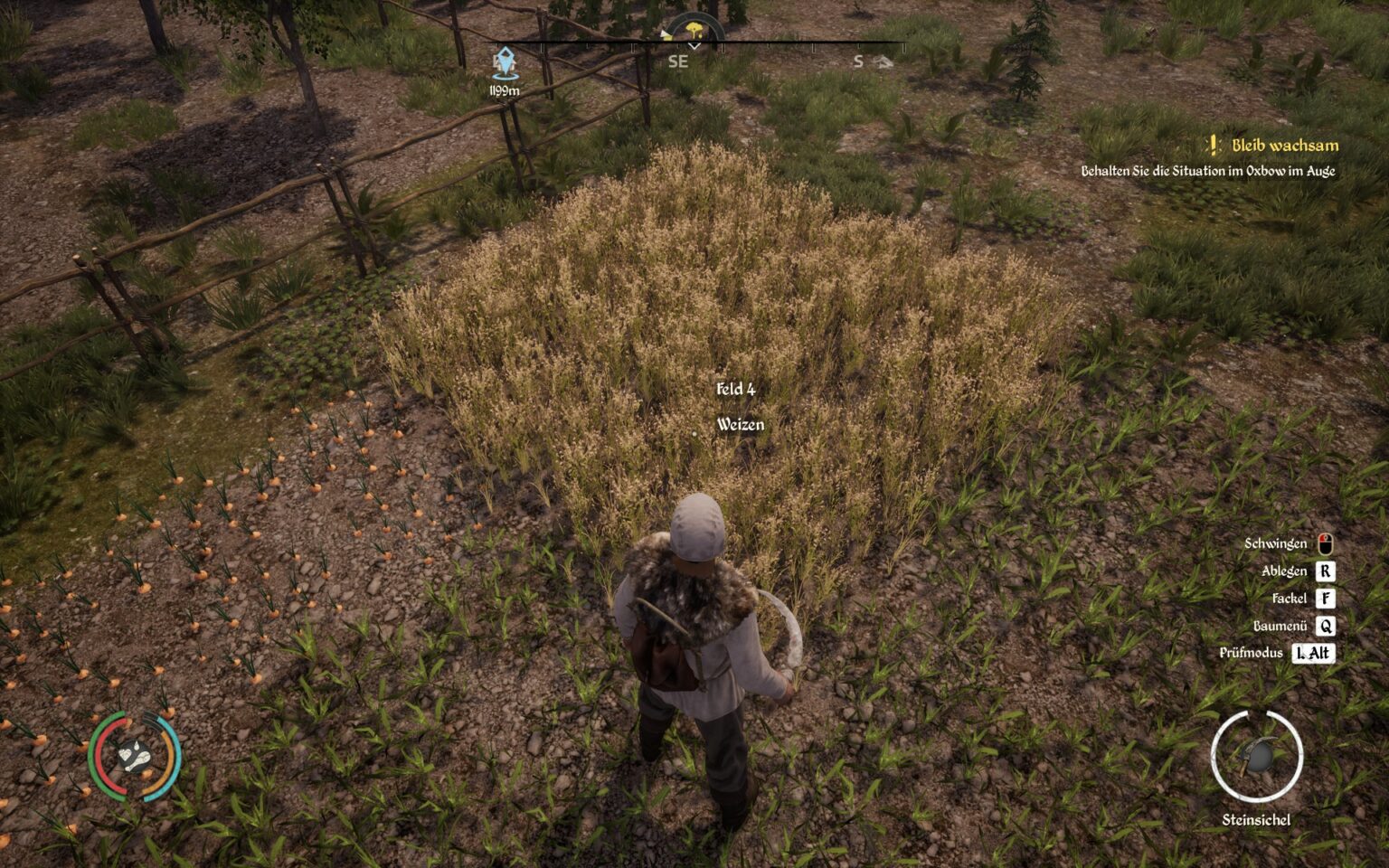1389x868 pixels.
Task: Click the circular player status indicator
Action: [135, 756]
